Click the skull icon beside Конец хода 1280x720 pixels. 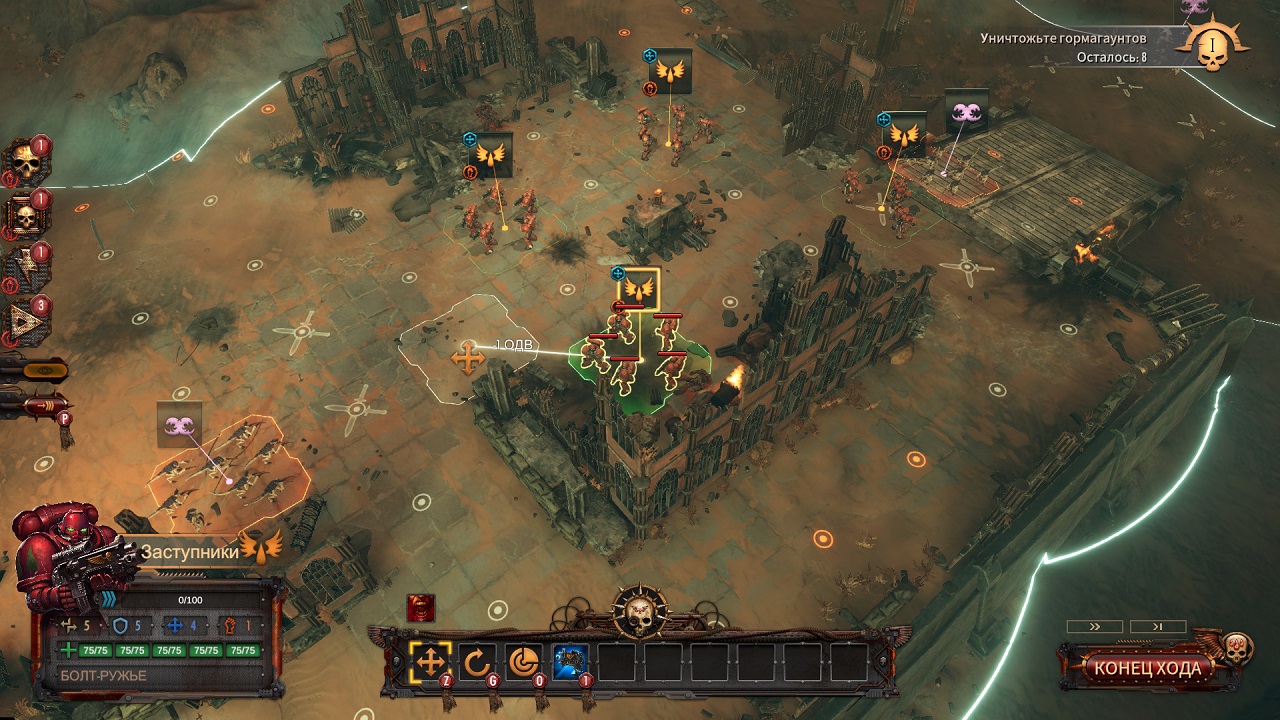click(1237, 646)
